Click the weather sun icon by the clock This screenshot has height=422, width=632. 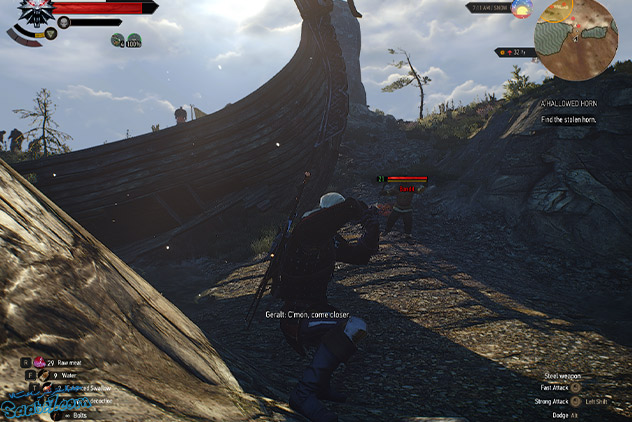pos(521,9)
